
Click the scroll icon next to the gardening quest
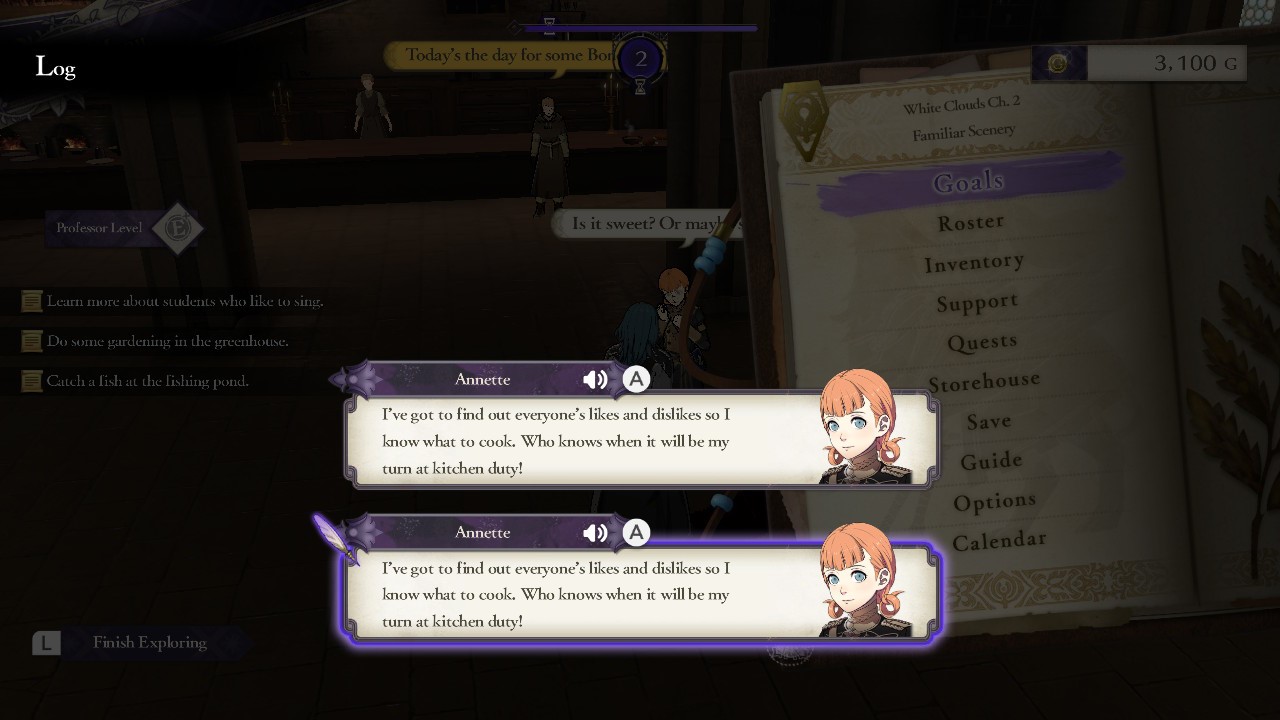pos(31,340)
